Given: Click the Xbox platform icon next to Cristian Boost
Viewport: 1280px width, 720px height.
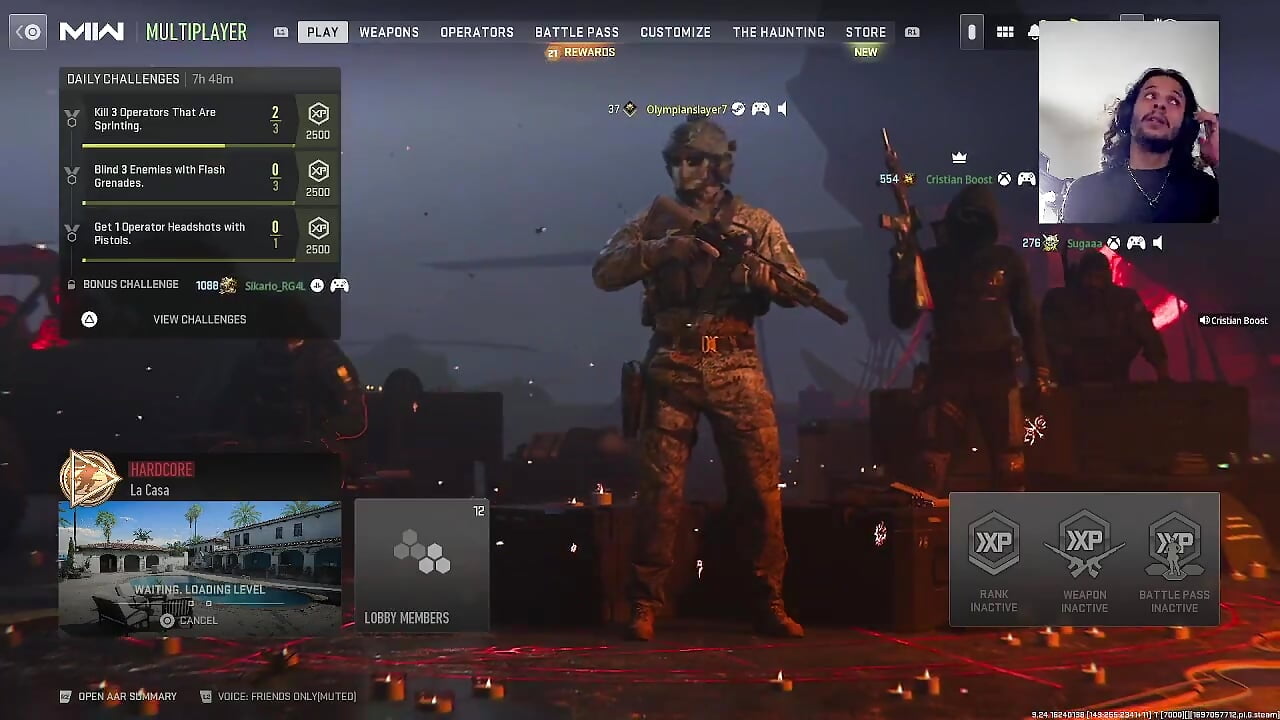Looking at the screenshot, I should pos(1006,179).
